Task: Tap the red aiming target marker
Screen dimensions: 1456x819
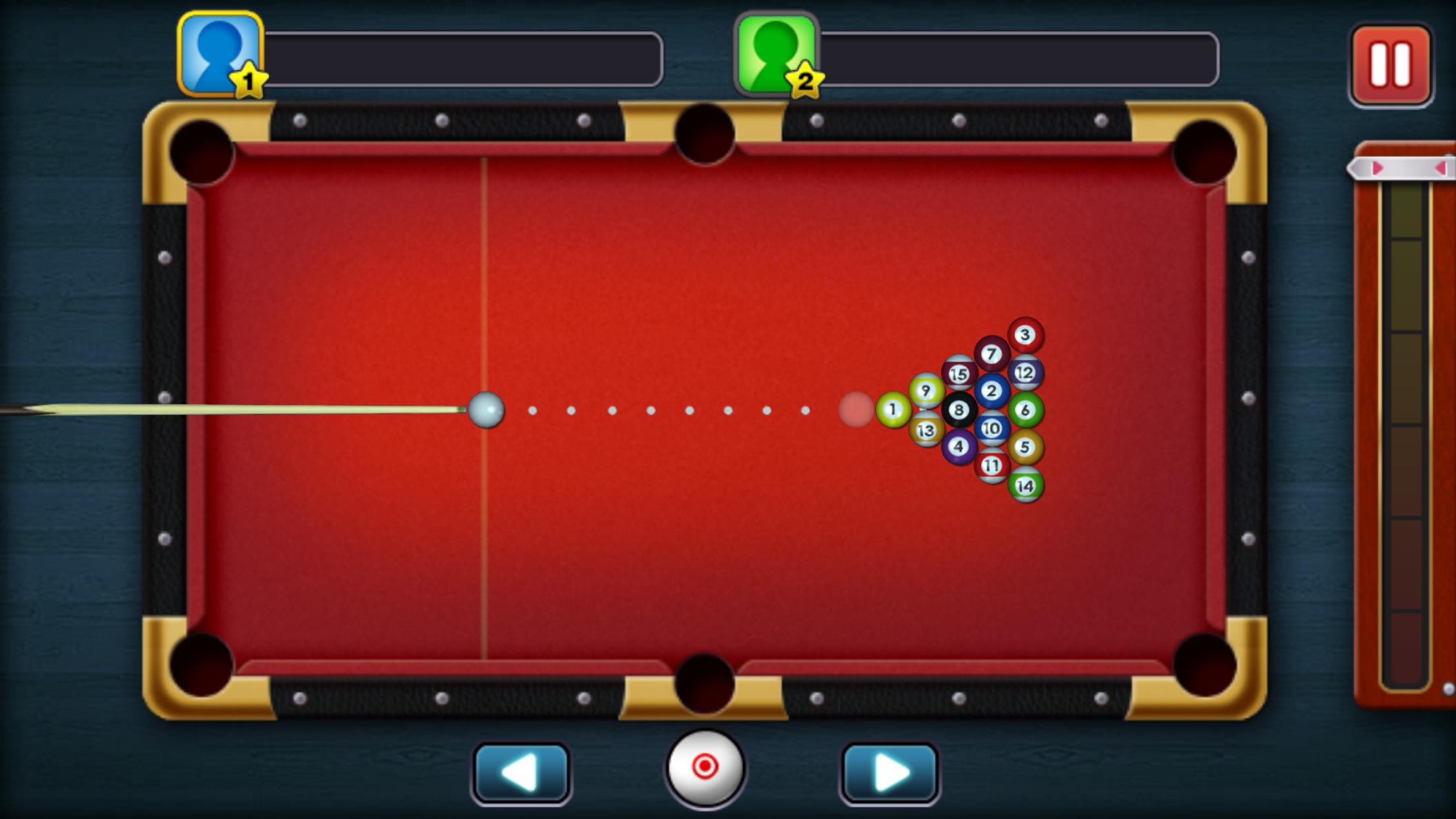Action: click(855, 410)
